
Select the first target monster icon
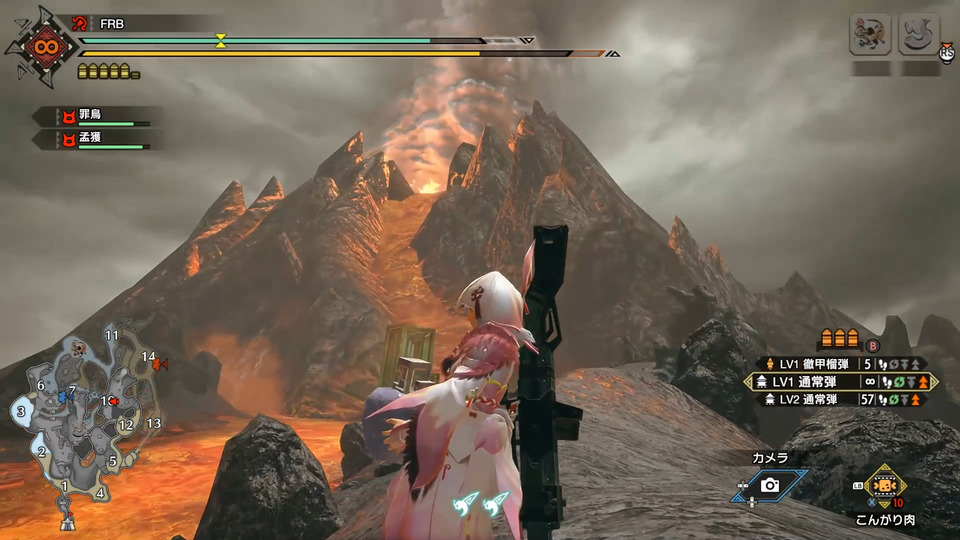tap(870, 35)
